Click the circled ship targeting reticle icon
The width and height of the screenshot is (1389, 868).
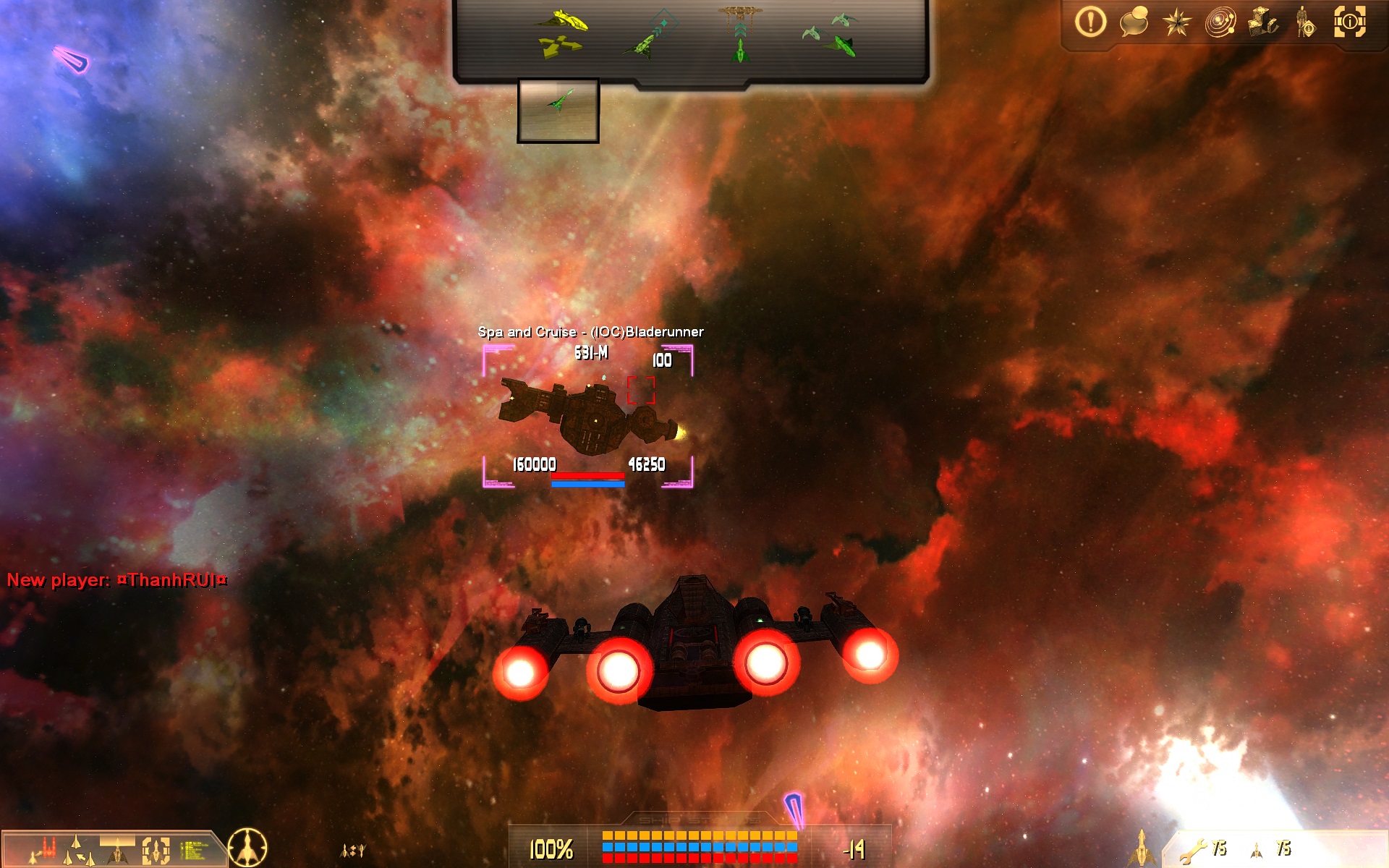[247, 848]
